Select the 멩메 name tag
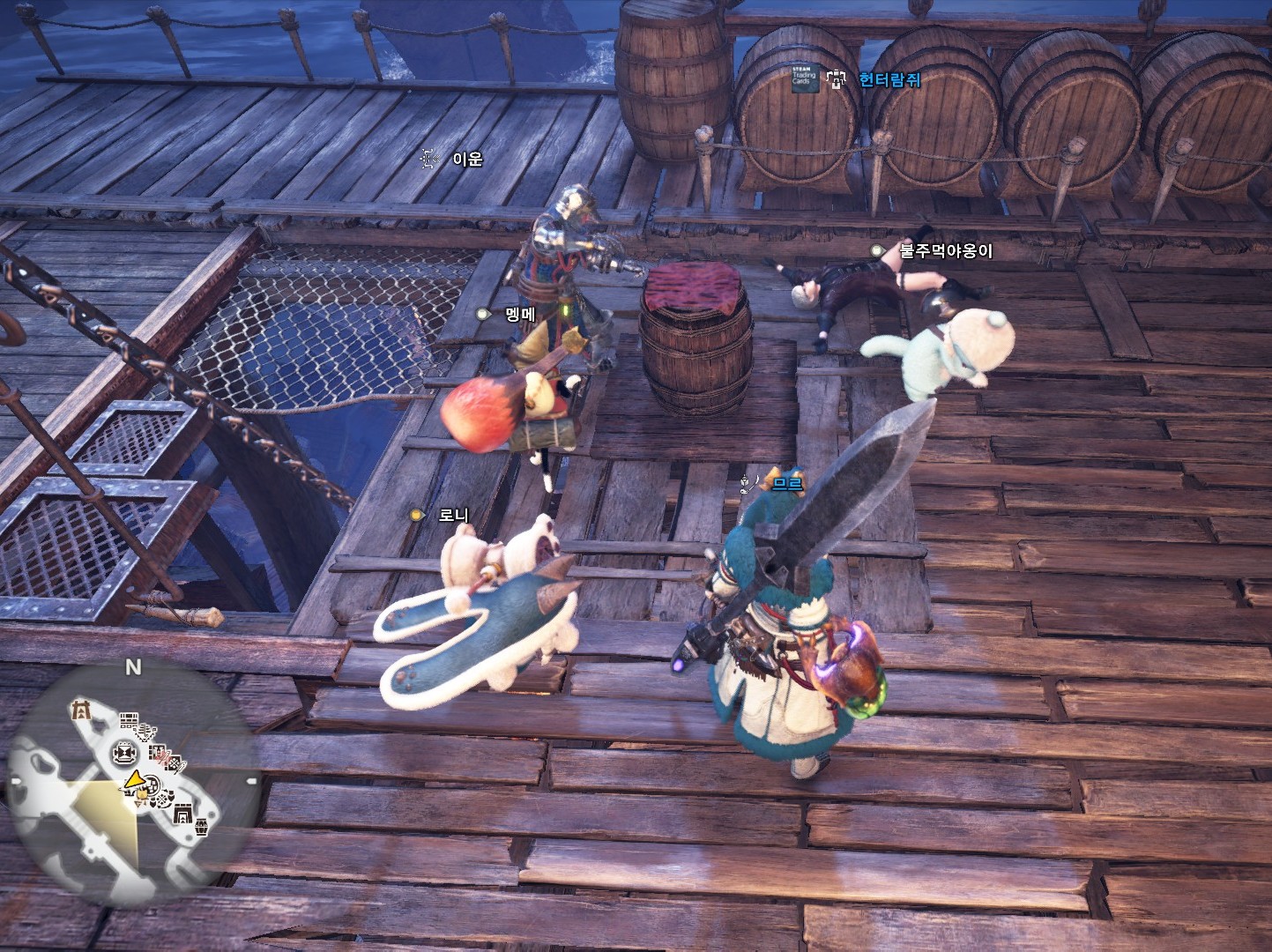 pyautogui.click(x=519, y=314)
